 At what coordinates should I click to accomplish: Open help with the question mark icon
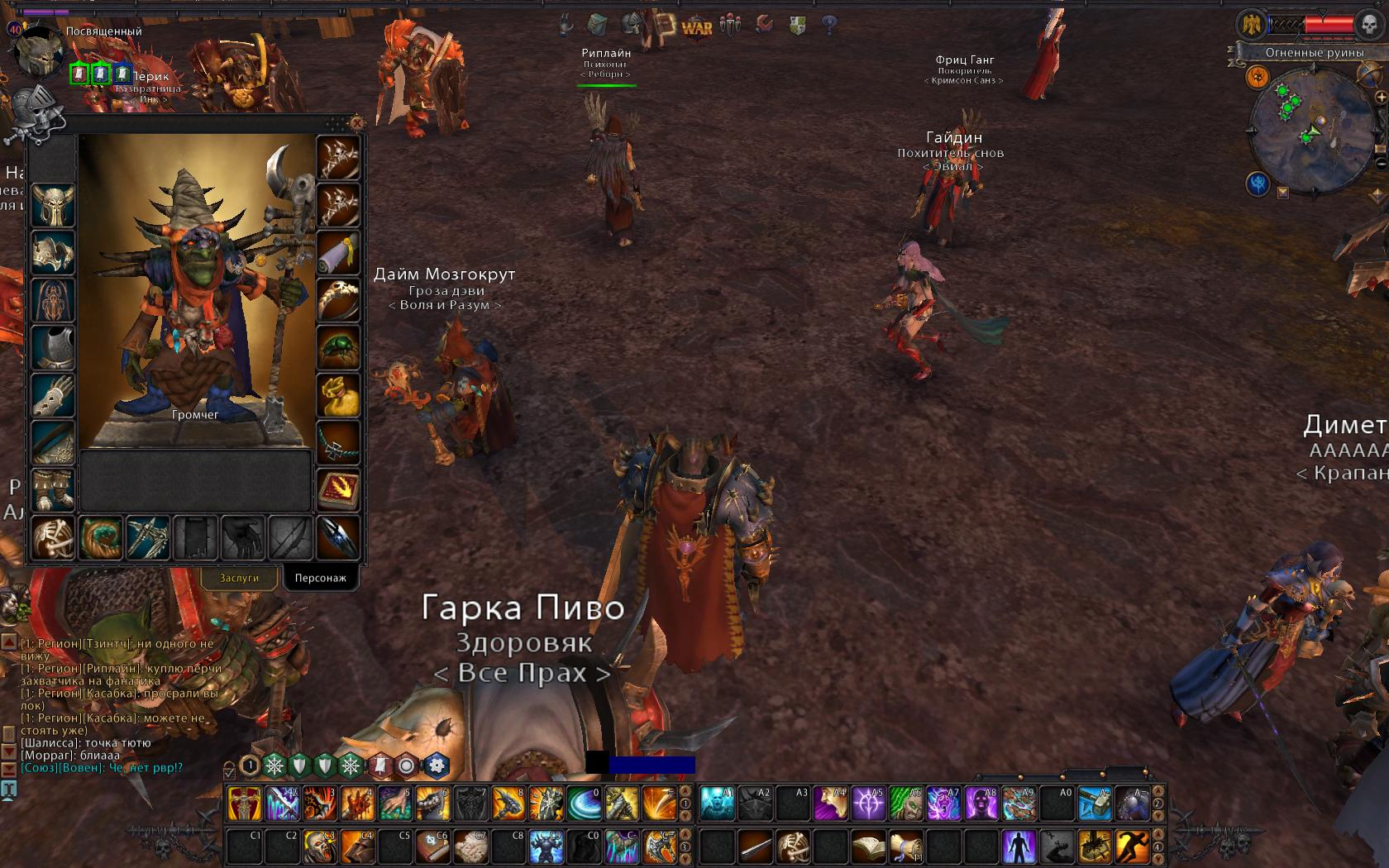[829, 26]
